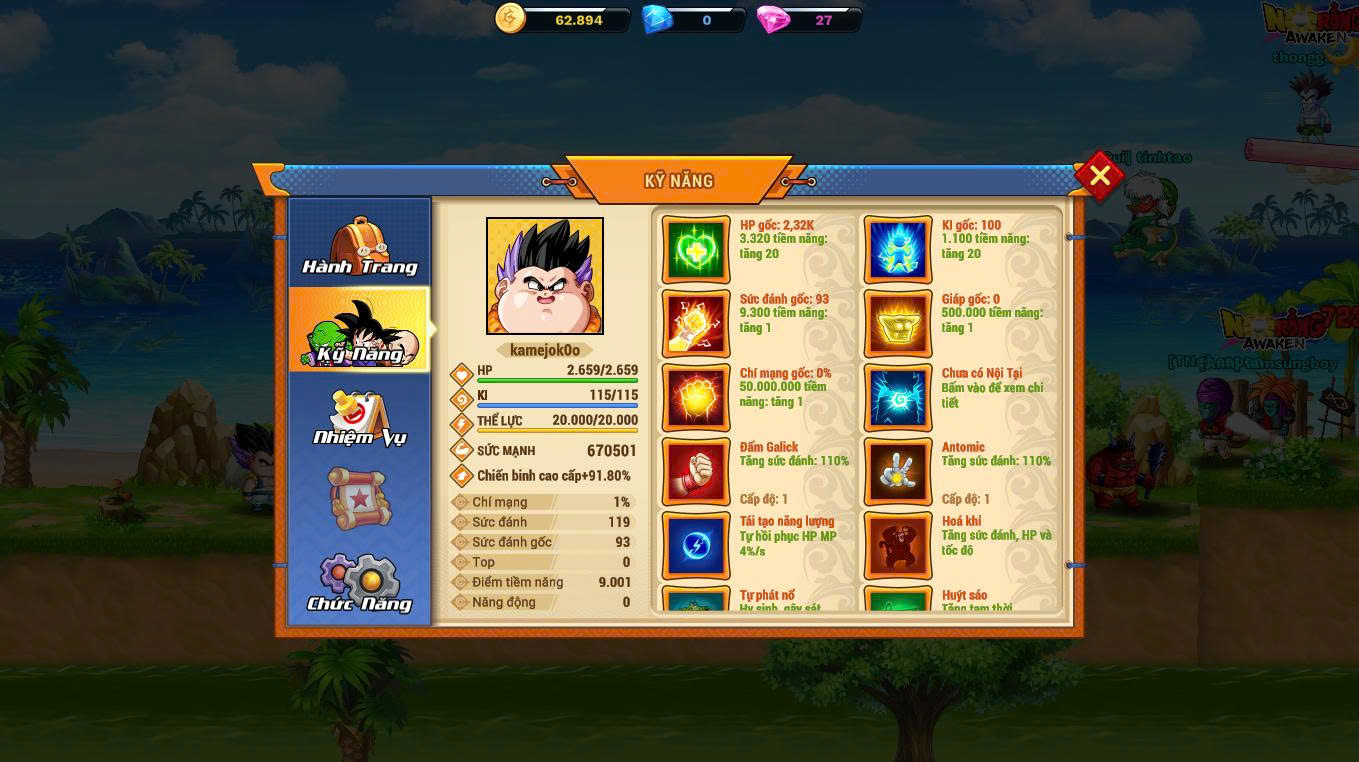Click the blue diamond currency icon
Image resolution: width=1359 pixels, height=762 pixels.
657,19
